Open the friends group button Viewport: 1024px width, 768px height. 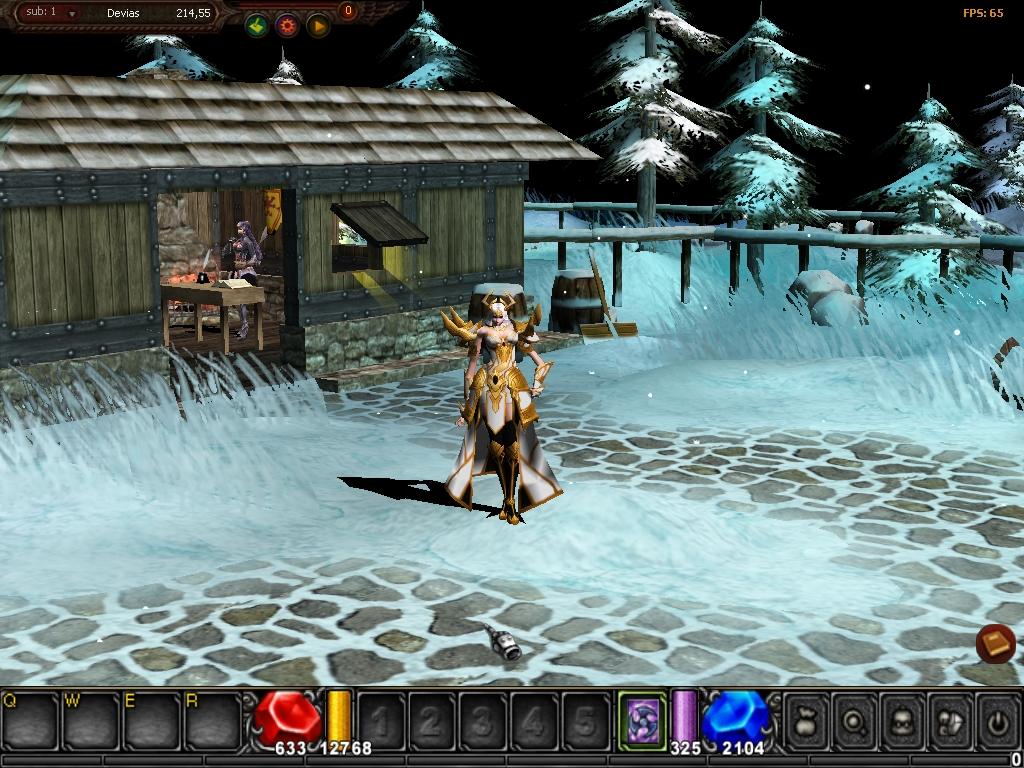click(x=951, y=719)
